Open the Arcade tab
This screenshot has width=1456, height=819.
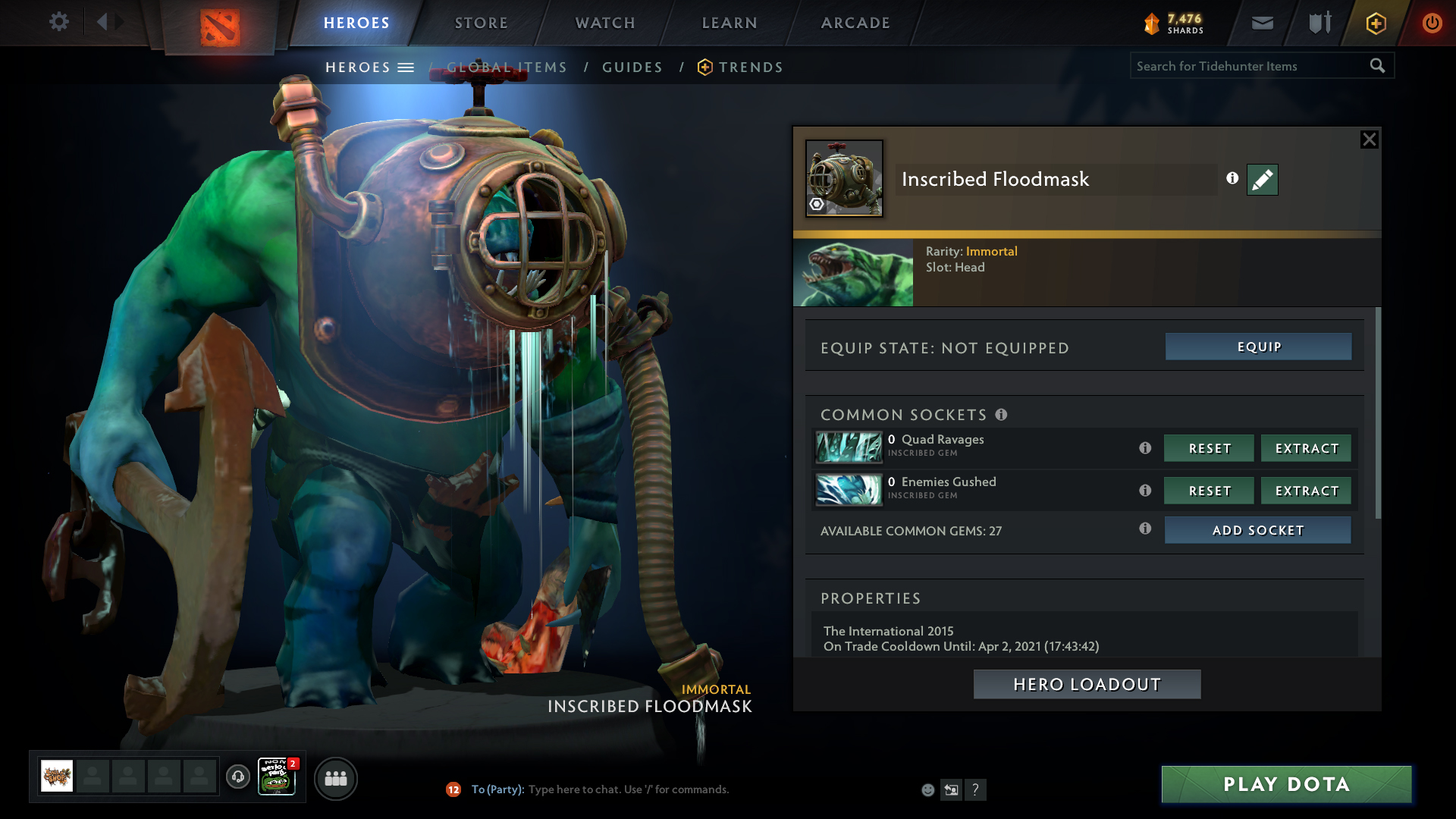coord(855,23)
